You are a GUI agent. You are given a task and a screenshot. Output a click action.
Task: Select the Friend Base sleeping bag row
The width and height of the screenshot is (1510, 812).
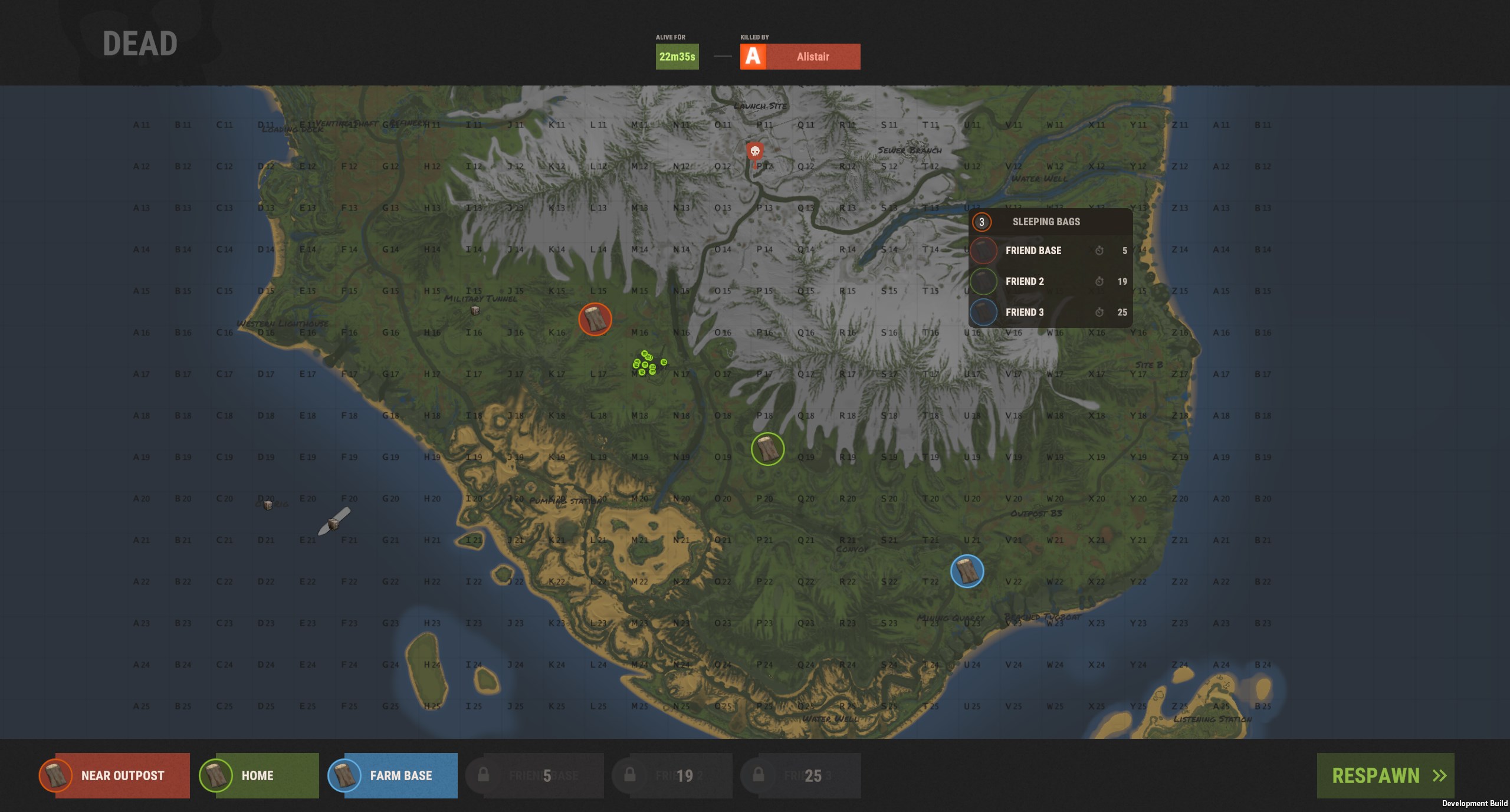point(1050,251)
